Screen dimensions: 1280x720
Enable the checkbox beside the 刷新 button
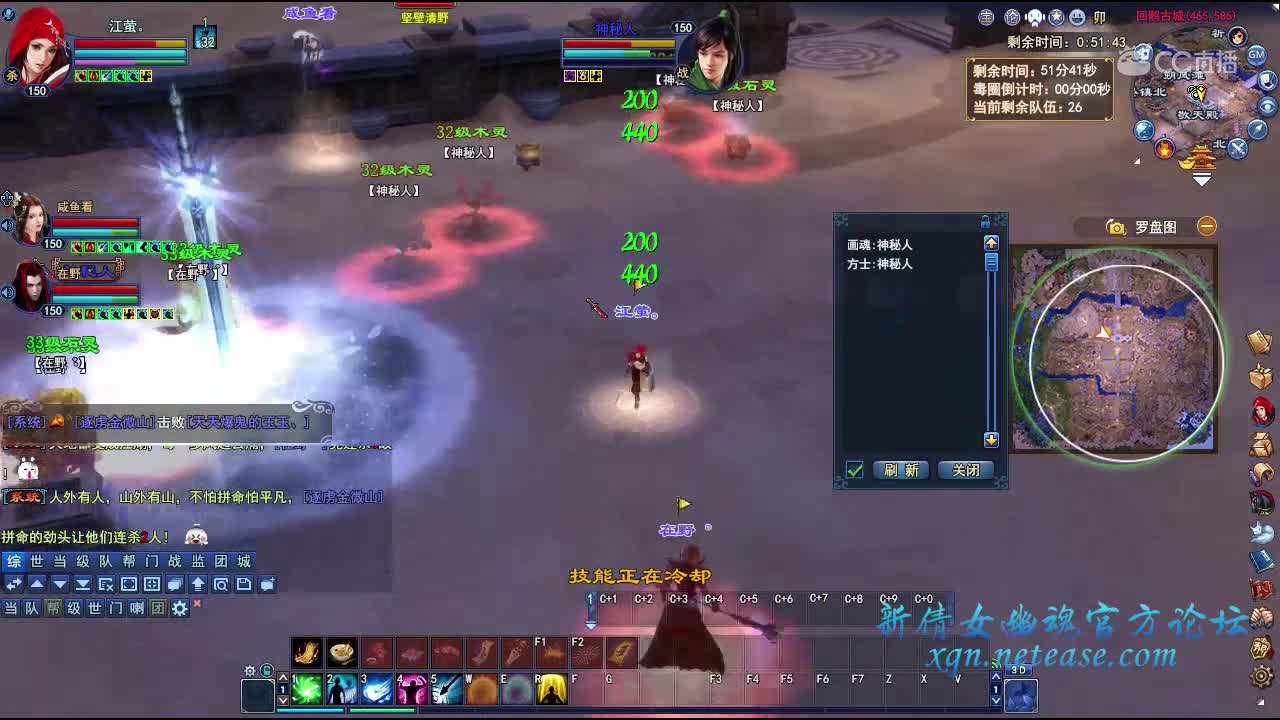(853, 470)
